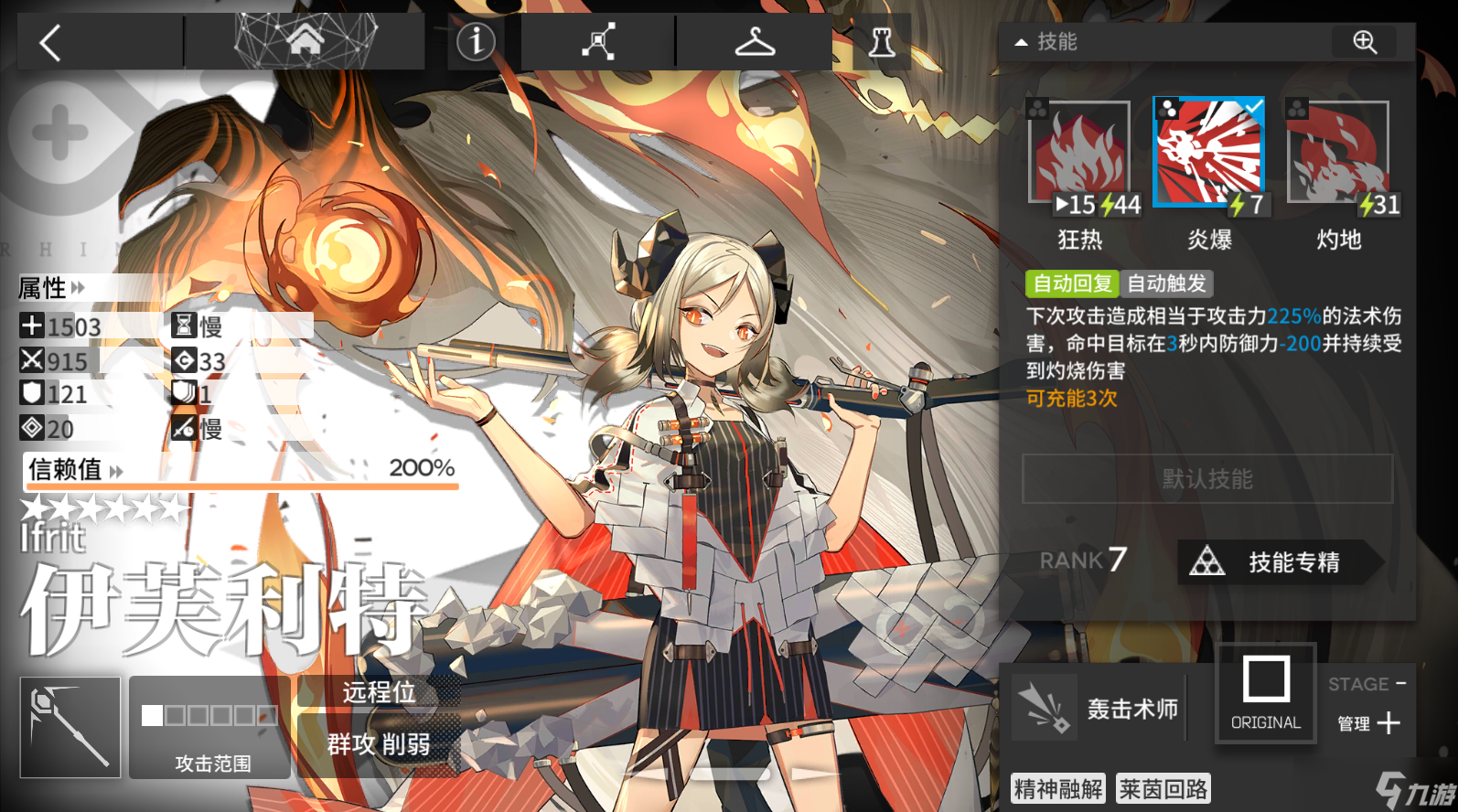The height and width of the screenshot is (812, 1458).
Task: Open the skill magnifier zoom button
Action: pos(1365,42)
